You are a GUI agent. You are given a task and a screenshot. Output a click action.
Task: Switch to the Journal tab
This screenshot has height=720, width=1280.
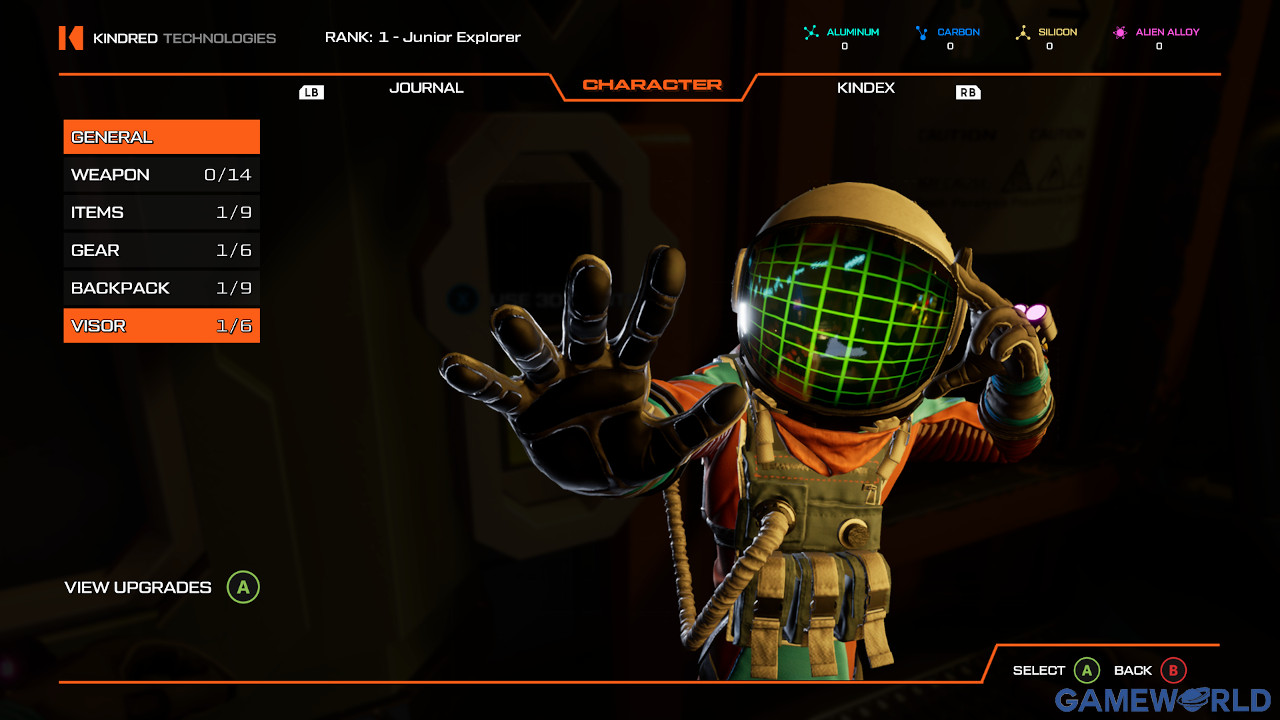pos(426,88)
